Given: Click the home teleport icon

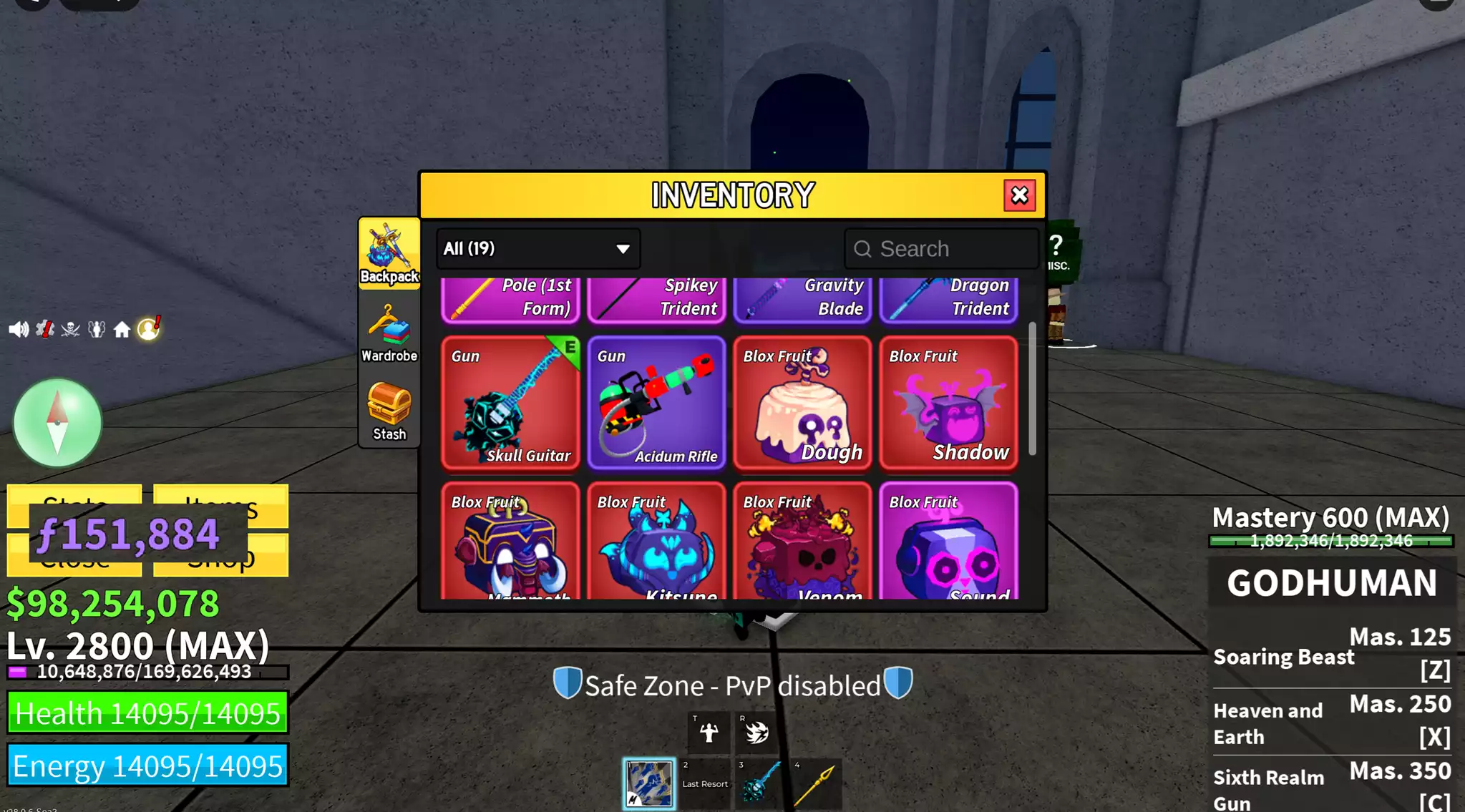Looking at the screenshot, I should (x=122, y=329).
